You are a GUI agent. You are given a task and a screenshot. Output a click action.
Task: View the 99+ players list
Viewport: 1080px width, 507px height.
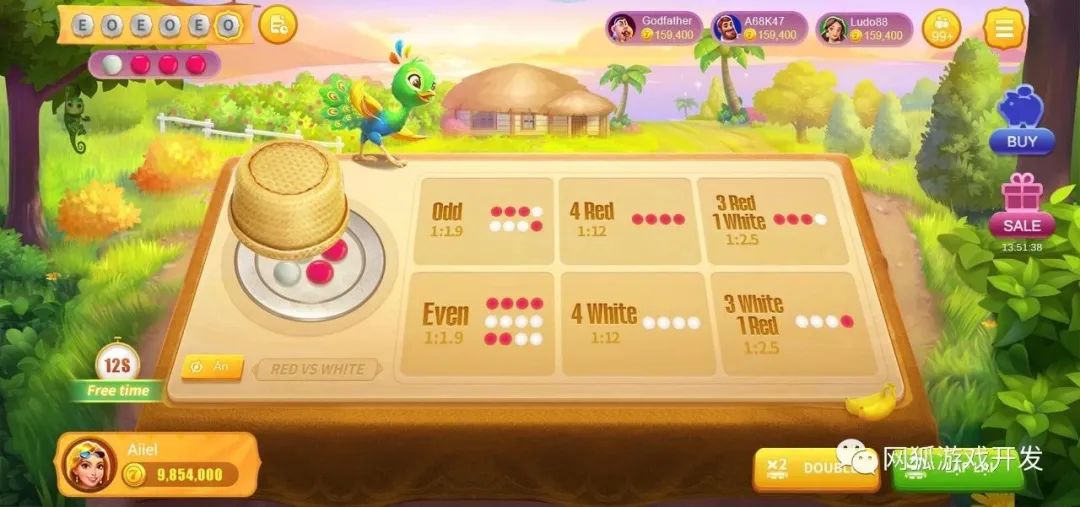[x=941, y=29]
